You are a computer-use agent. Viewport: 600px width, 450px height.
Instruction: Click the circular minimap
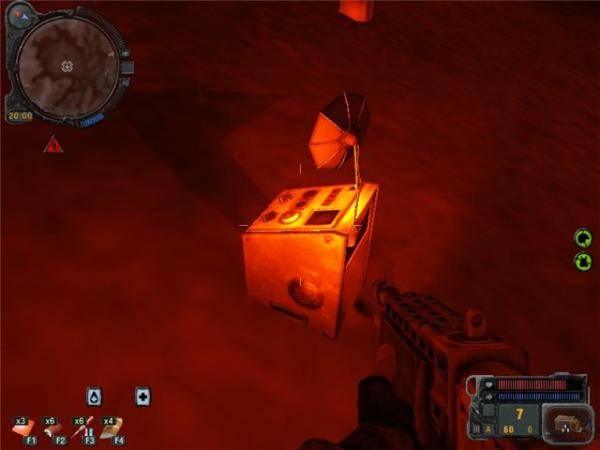pos(66,65)
